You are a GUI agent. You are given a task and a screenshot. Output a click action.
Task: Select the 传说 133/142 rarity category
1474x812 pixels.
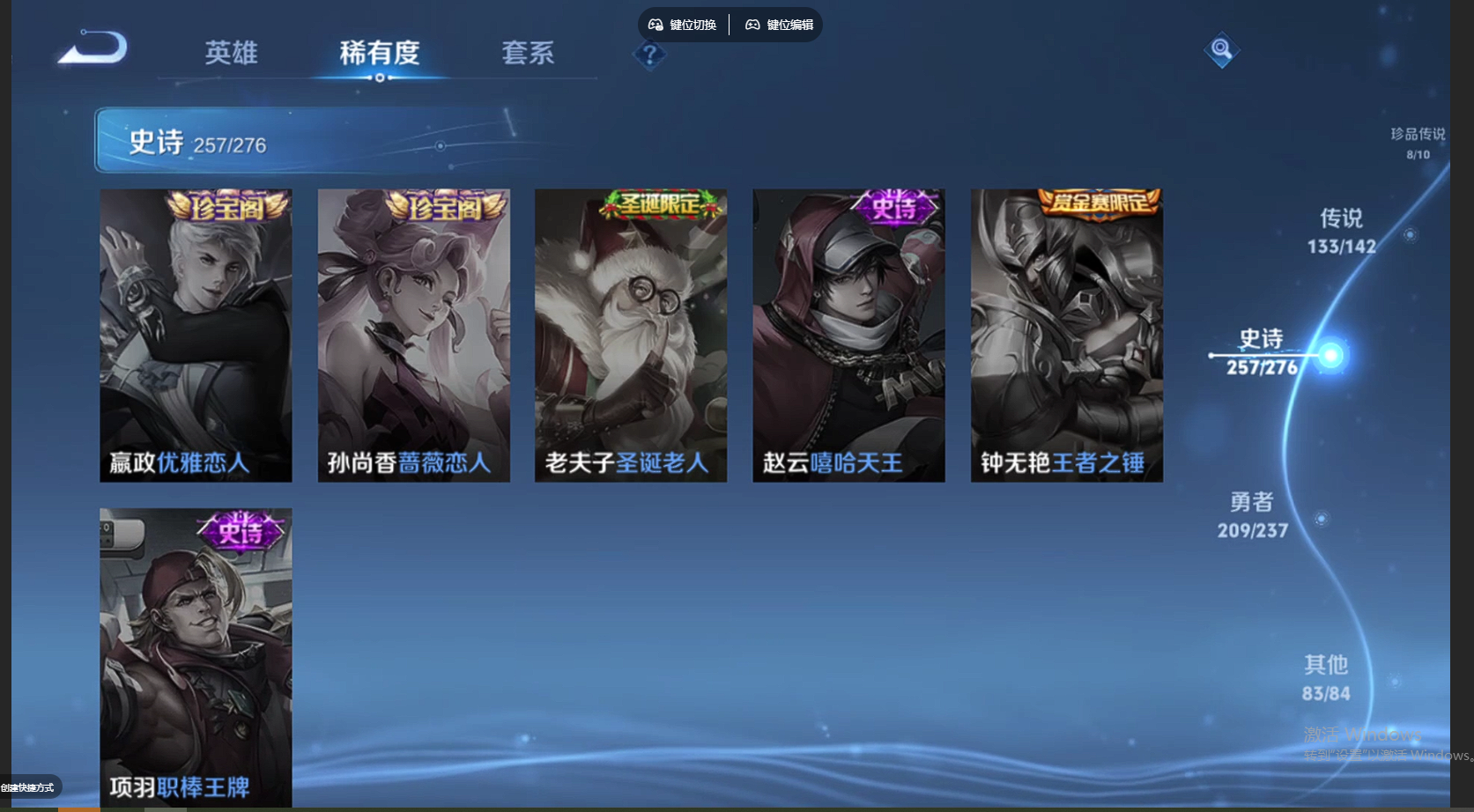[1341, 231]
